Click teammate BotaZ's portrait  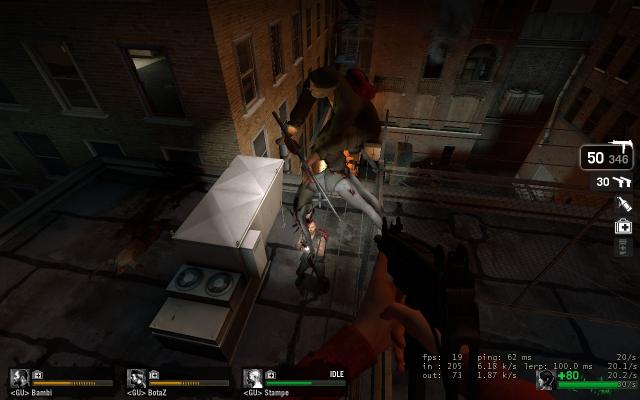pyautogui.click(x=136, y=378)
